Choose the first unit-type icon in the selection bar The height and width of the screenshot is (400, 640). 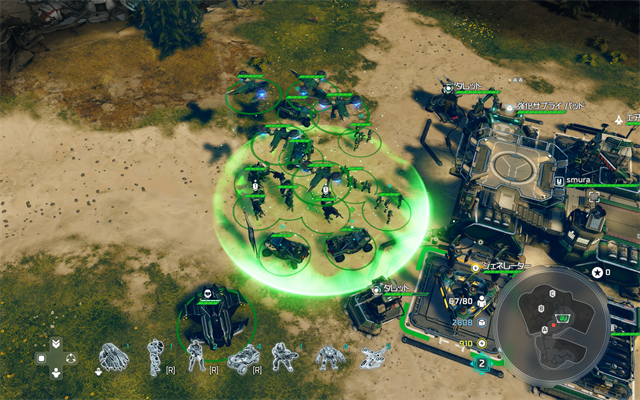coord(113,356)
